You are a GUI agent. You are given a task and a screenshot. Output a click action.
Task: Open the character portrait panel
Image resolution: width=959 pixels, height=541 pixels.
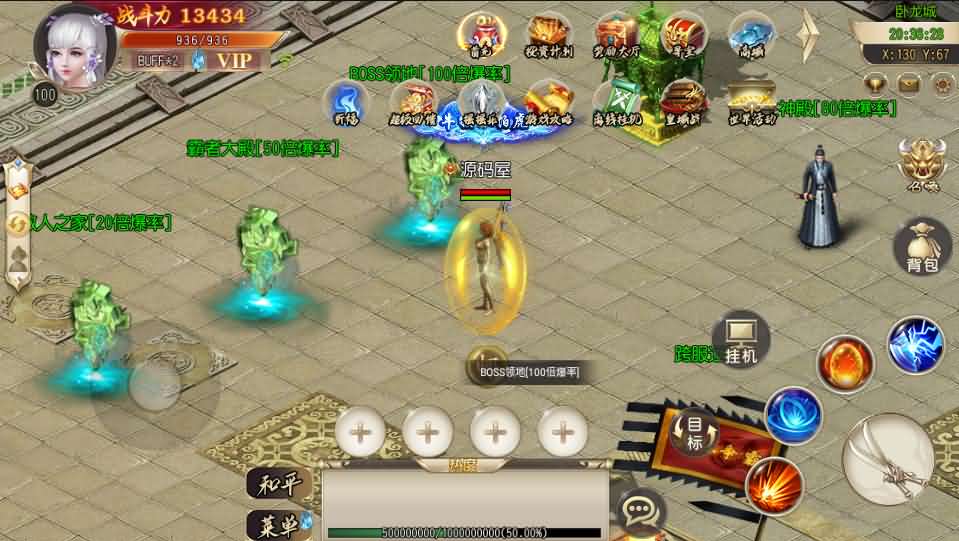click(x=74, y=47)
